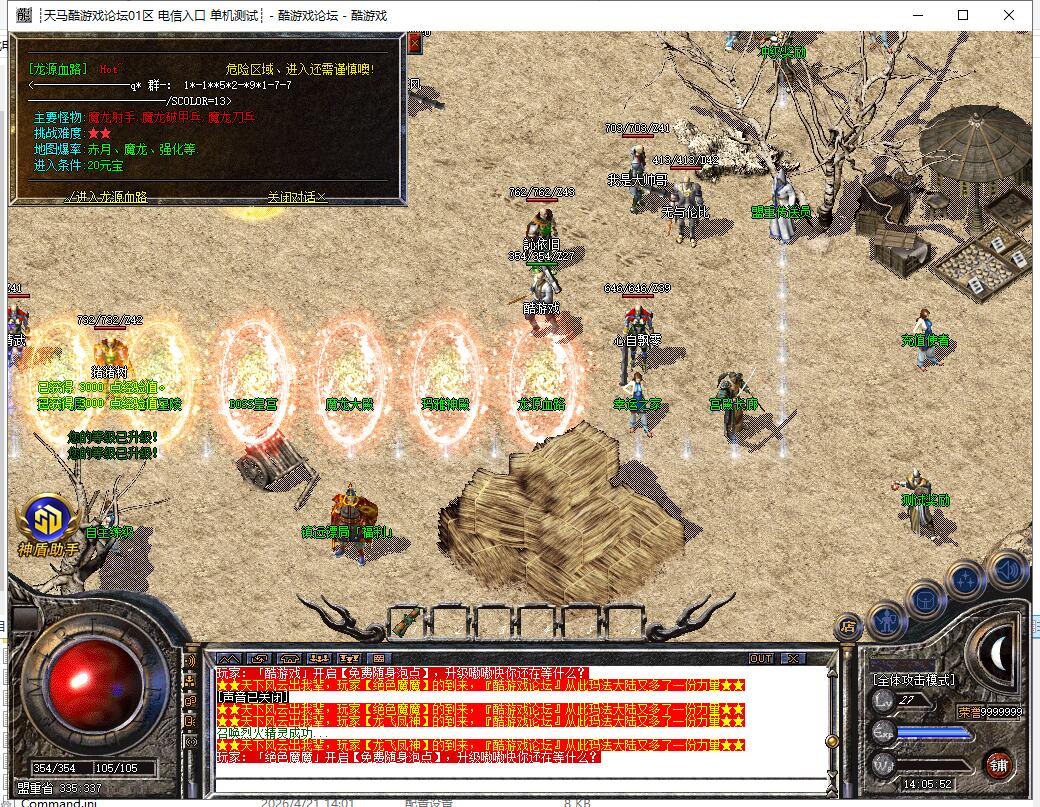
Task: Click the OUT button above chat
Action: pyautogui.click(x=762, y=658)
